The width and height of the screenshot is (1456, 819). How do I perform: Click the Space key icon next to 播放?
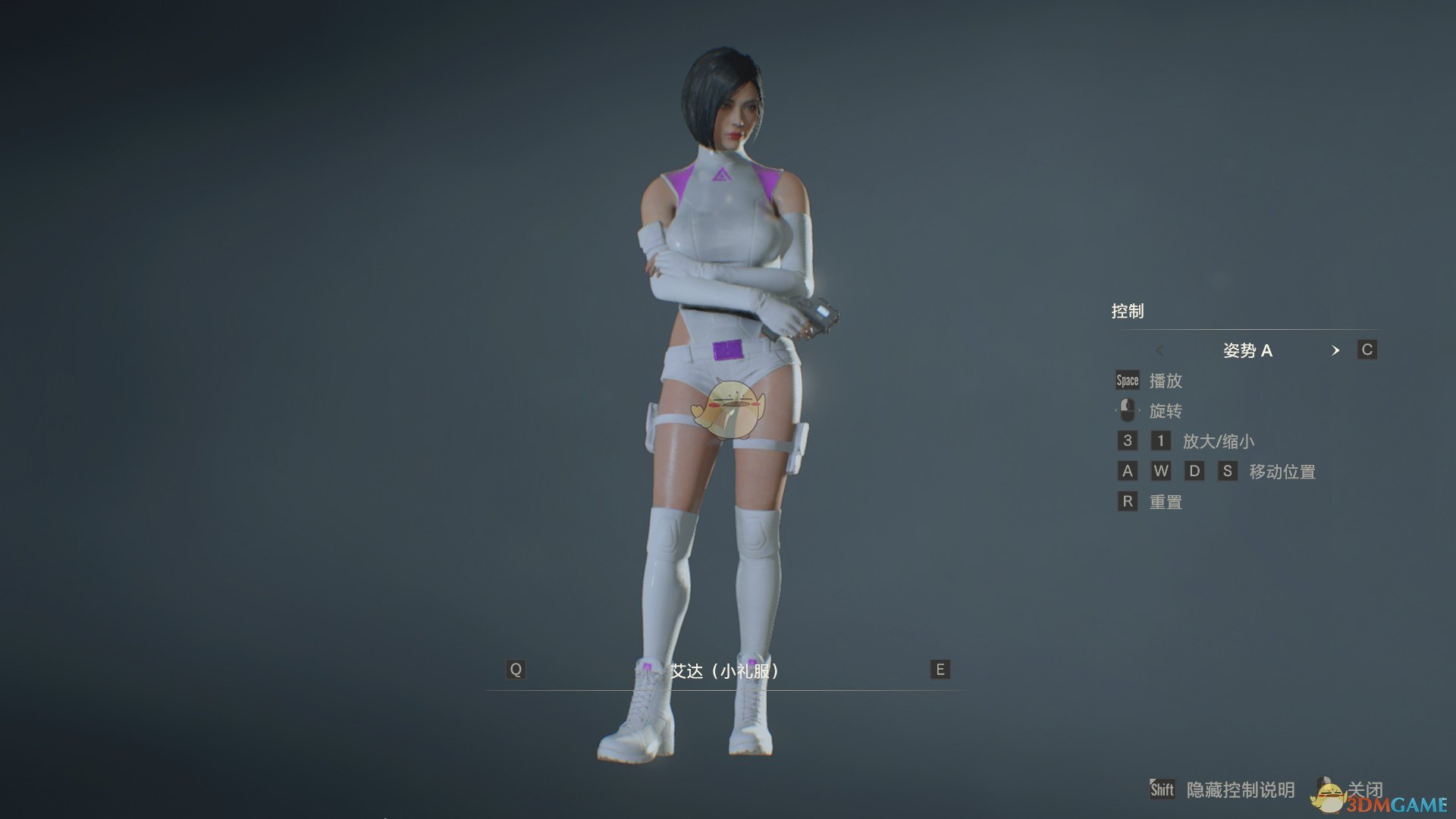pos(1127,381)
